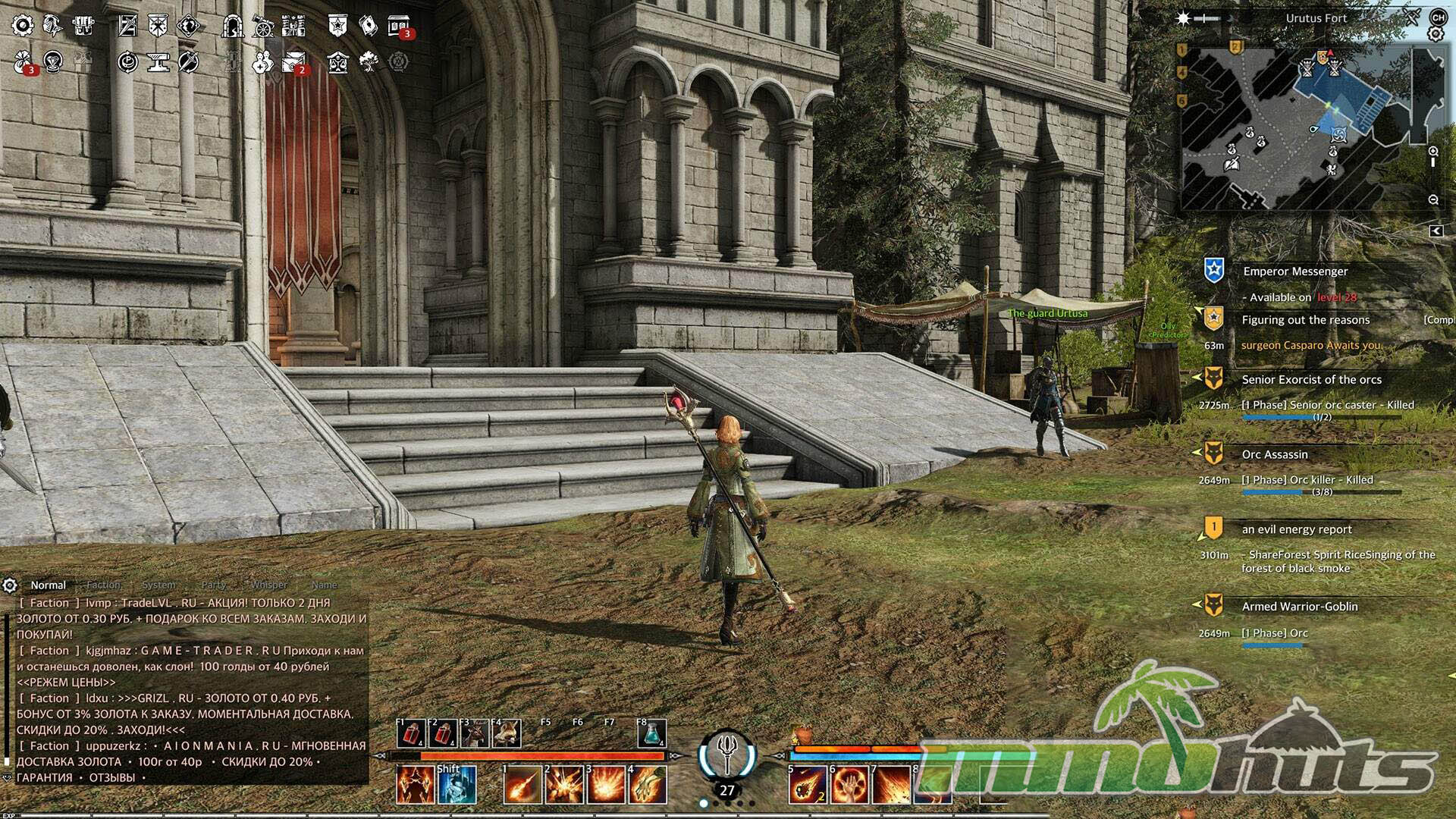Image resolution: width=1456 pixels, height=819 pixels.
Task: Switch to the Faction chat tab
Action: click(x=103, y=585)
